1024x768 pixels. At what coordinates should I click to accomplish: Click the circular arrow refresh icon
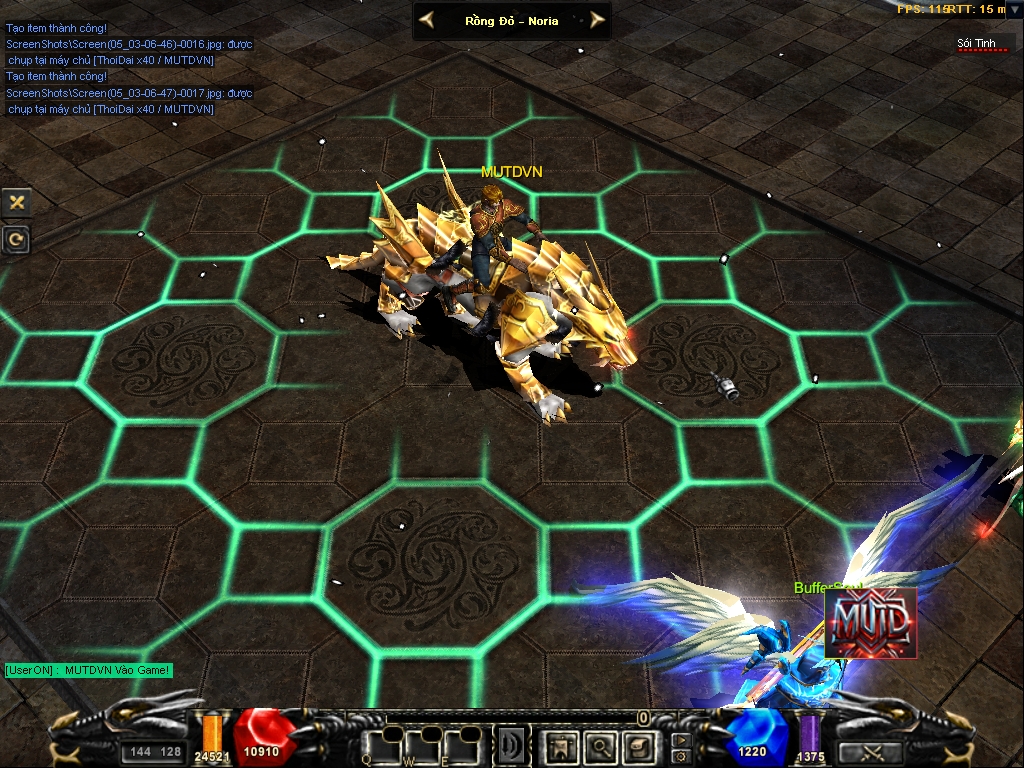click(17, 239)
